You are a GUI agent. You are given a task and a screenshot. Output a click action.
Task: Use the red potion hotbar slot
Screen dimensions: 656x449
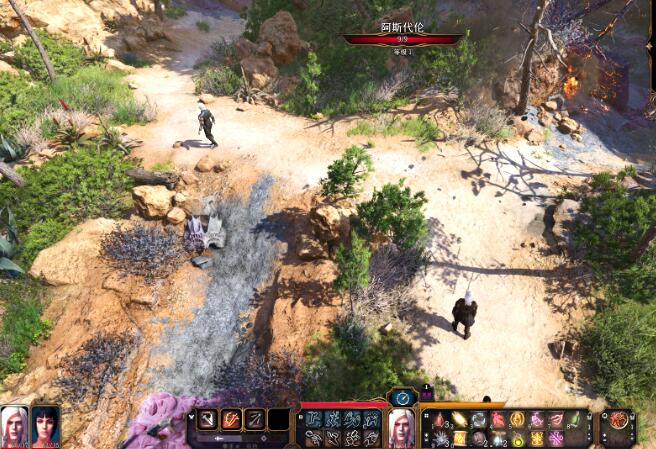[439, 419]
